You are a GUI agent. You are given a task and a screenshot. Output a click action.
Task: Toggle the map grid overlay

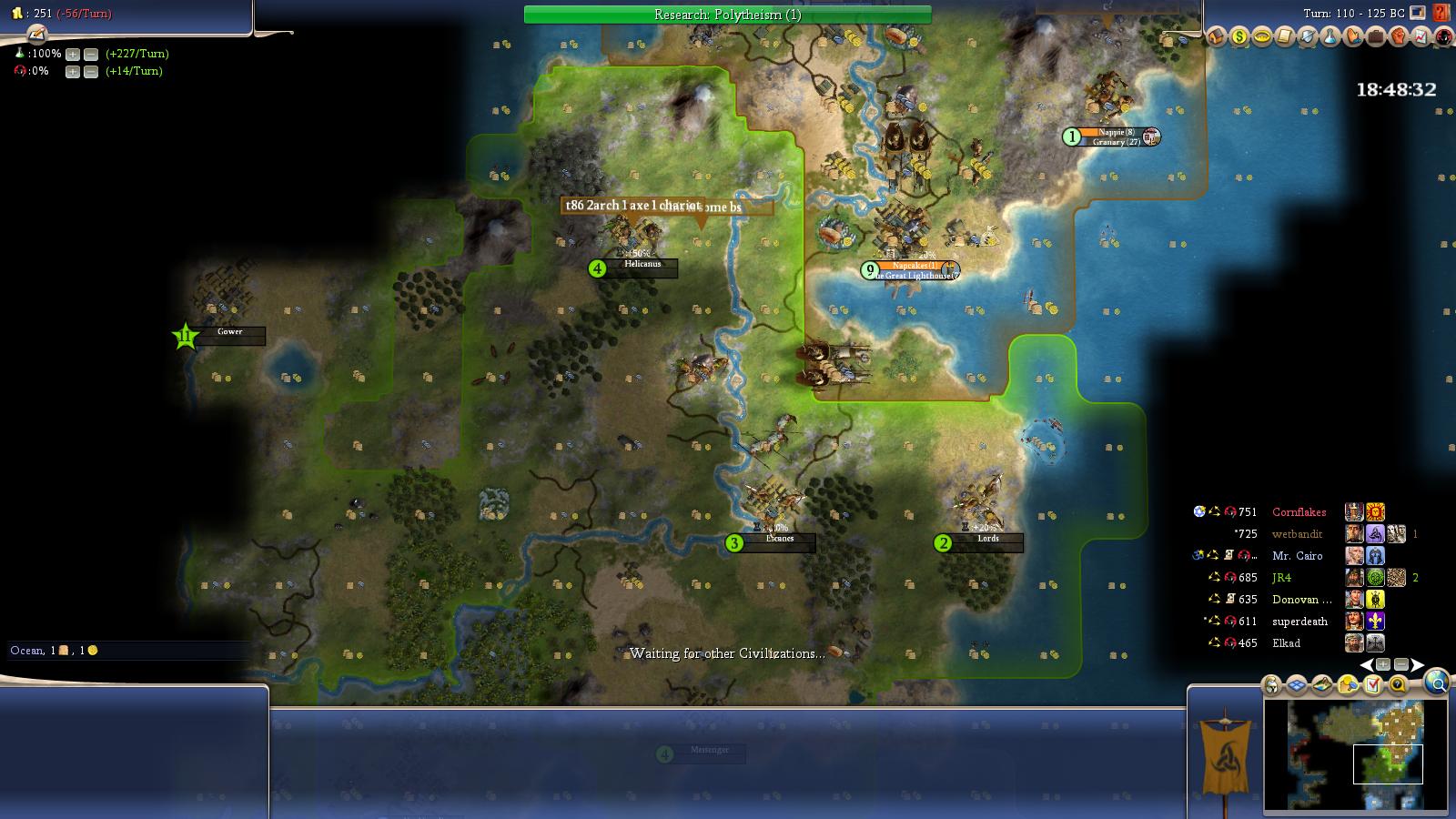pos(1296,685)
